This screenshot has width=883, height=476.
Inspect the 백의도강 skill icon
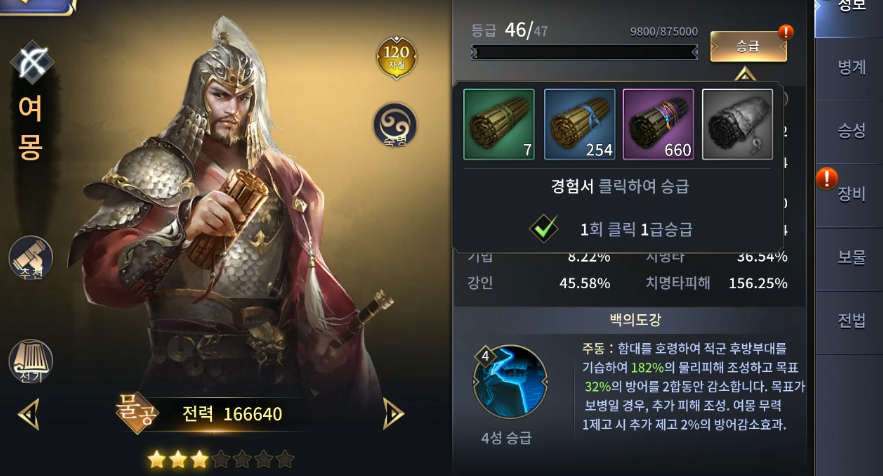click(x=509, y=382)
